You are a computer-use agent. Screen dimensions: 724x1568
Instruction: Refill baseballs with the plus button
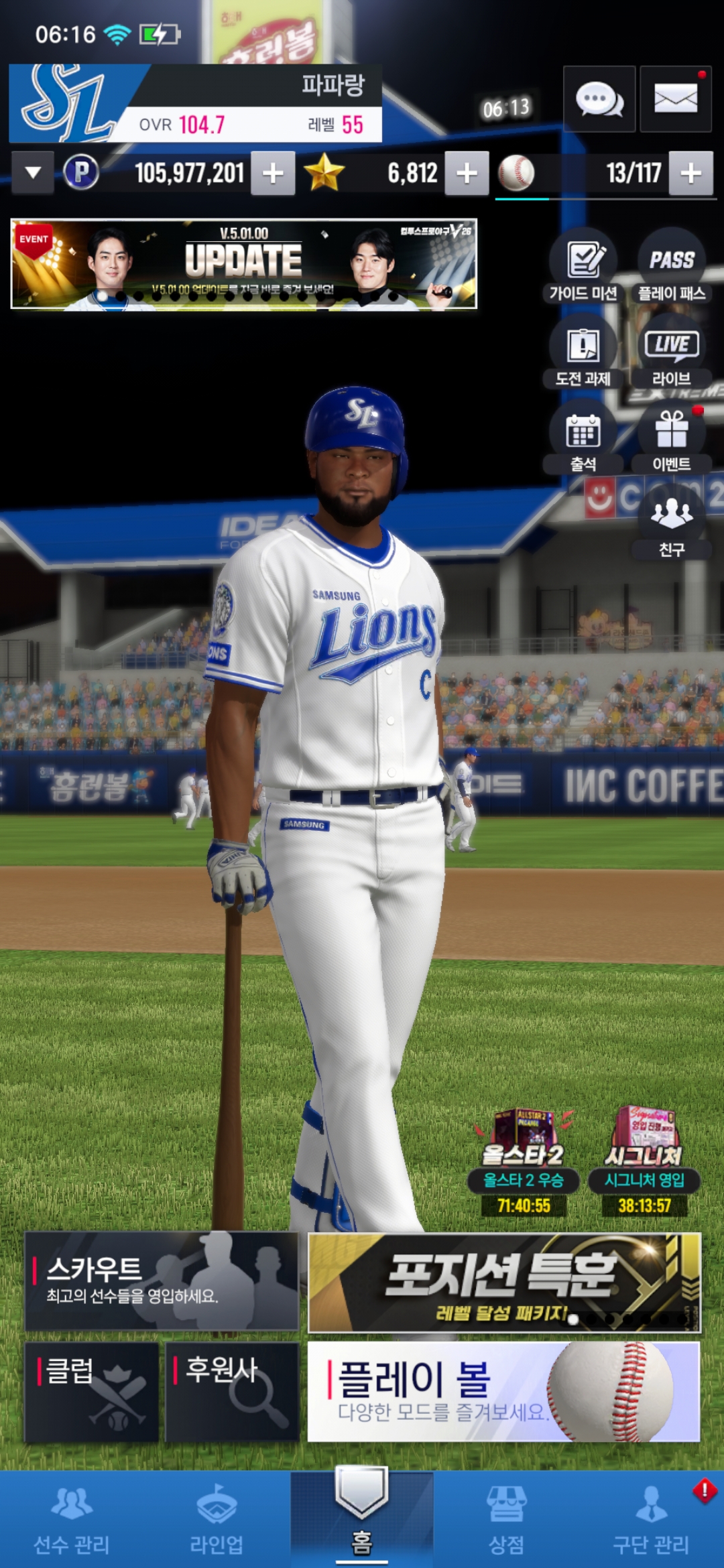click(x=690, y=174)
